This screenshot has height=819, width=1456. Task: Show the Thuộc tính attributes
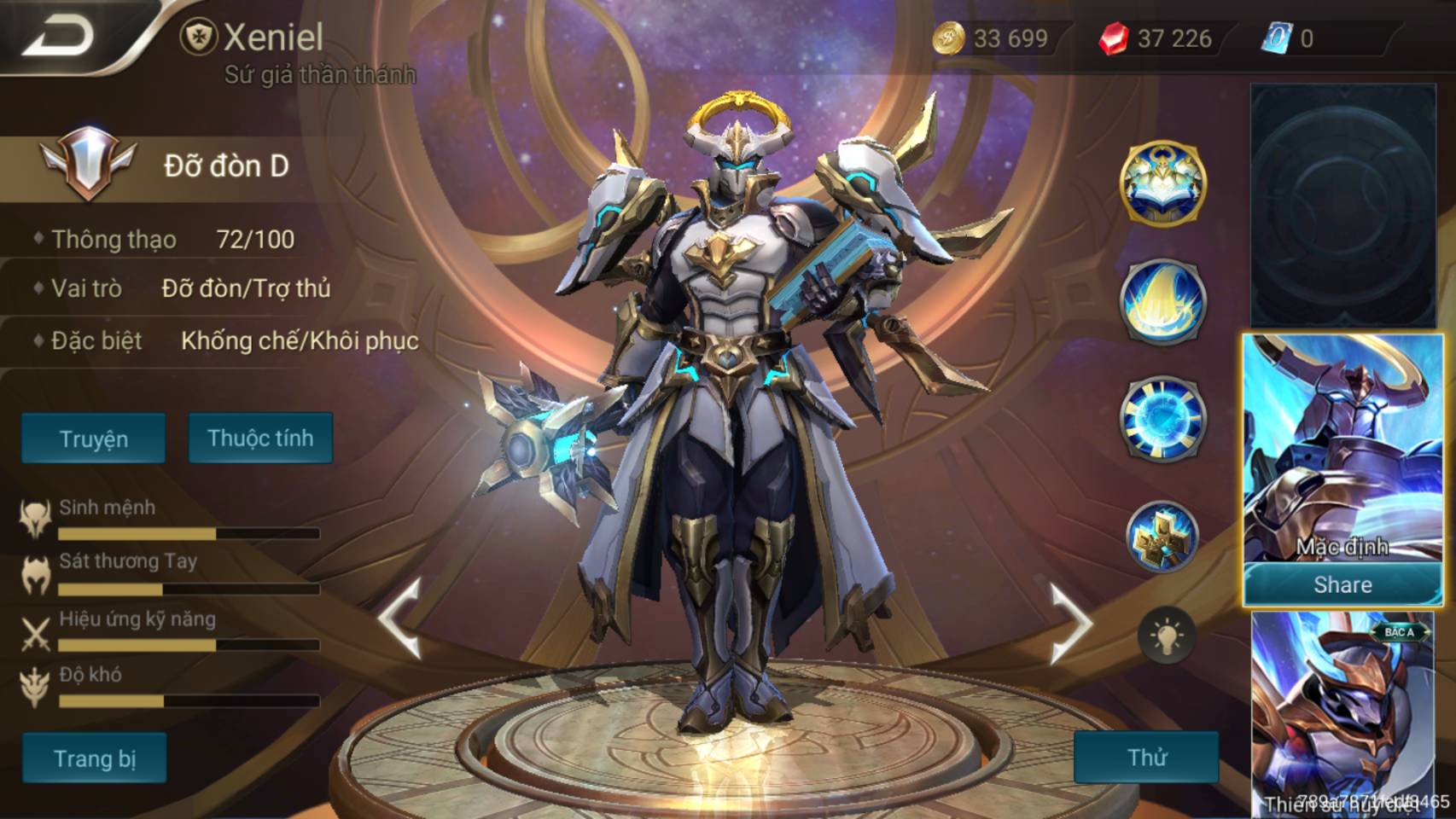pos(260,438)
